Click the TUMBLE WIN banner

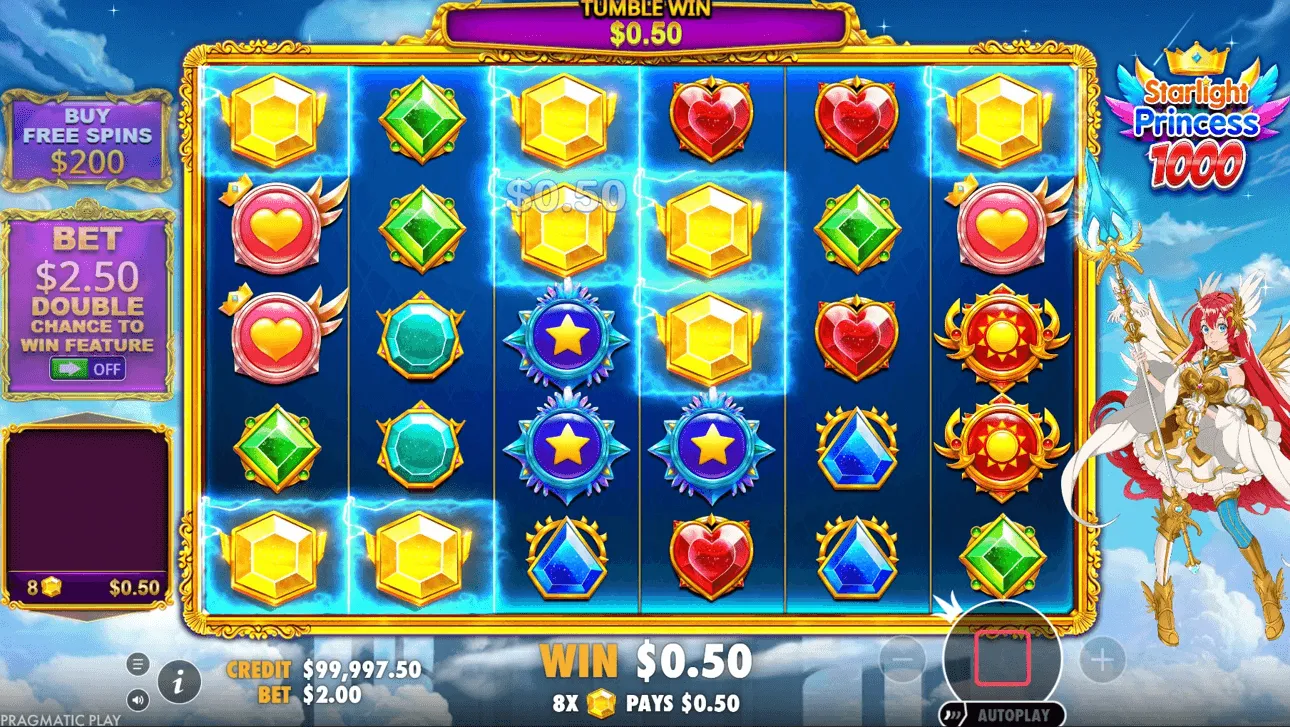point(645,20)
